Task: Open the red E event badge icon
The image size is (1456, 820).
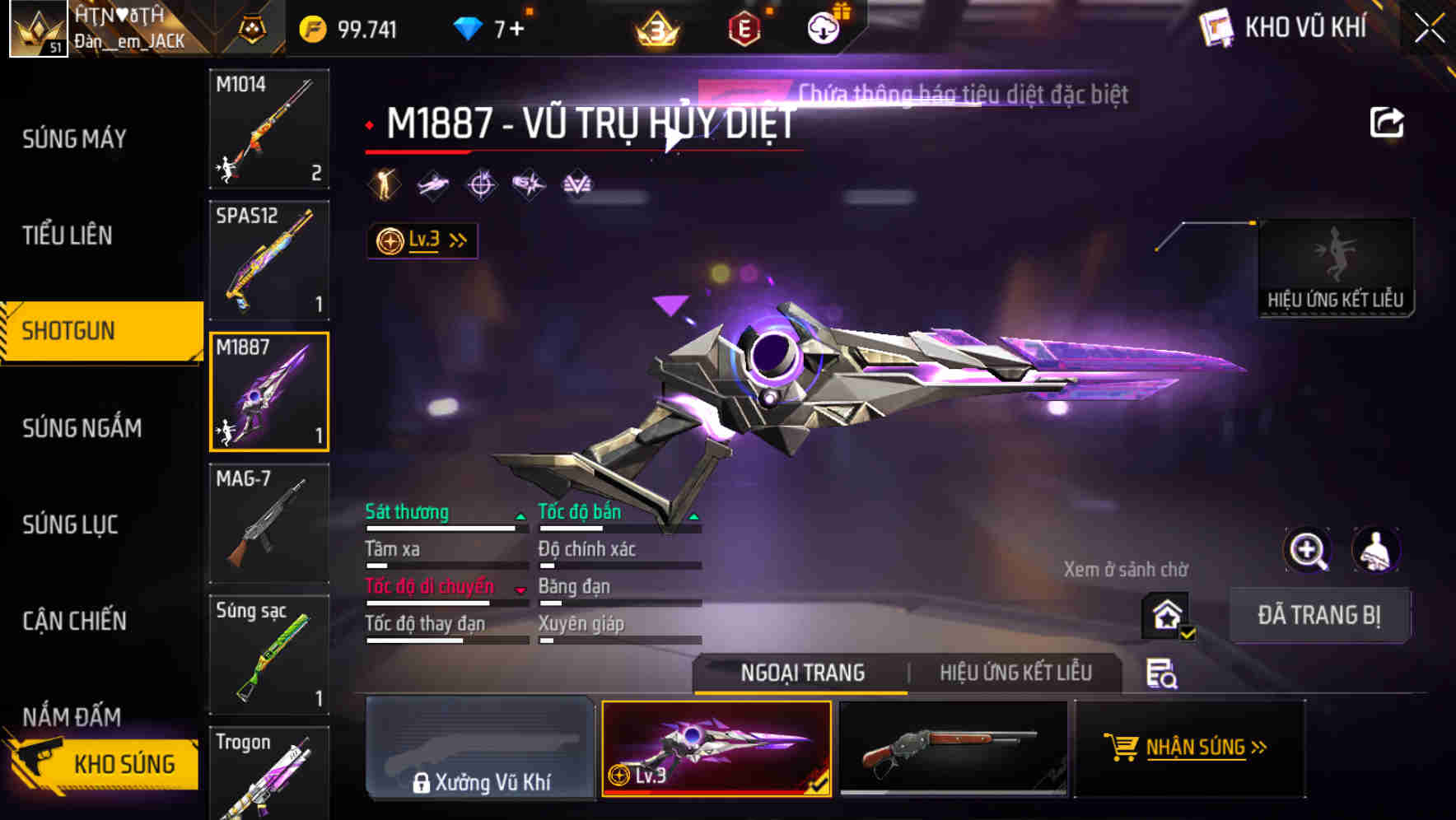Action: coord(745,27)
